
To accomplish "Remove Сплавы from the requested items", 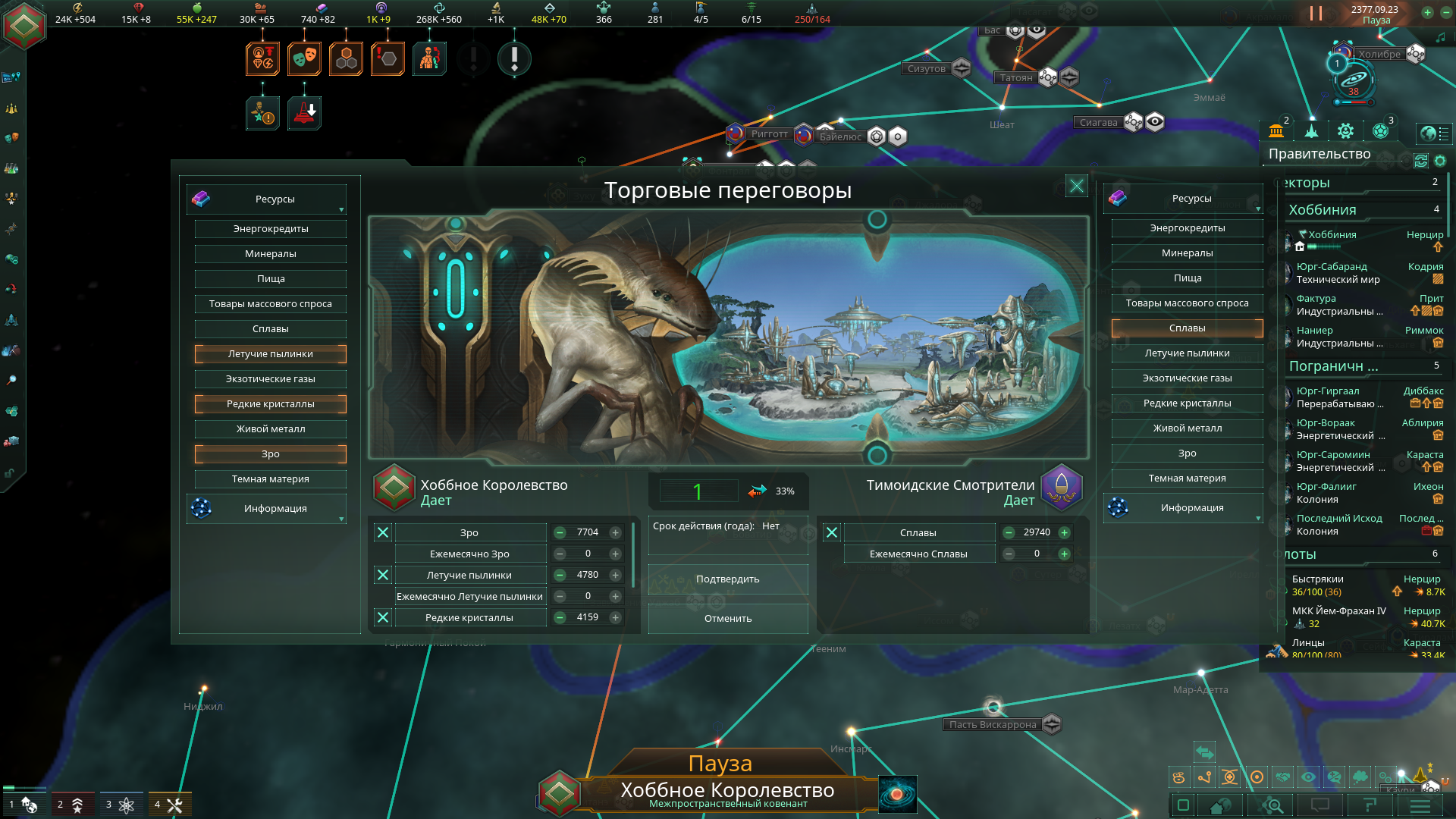I will [x=832, y=533].
